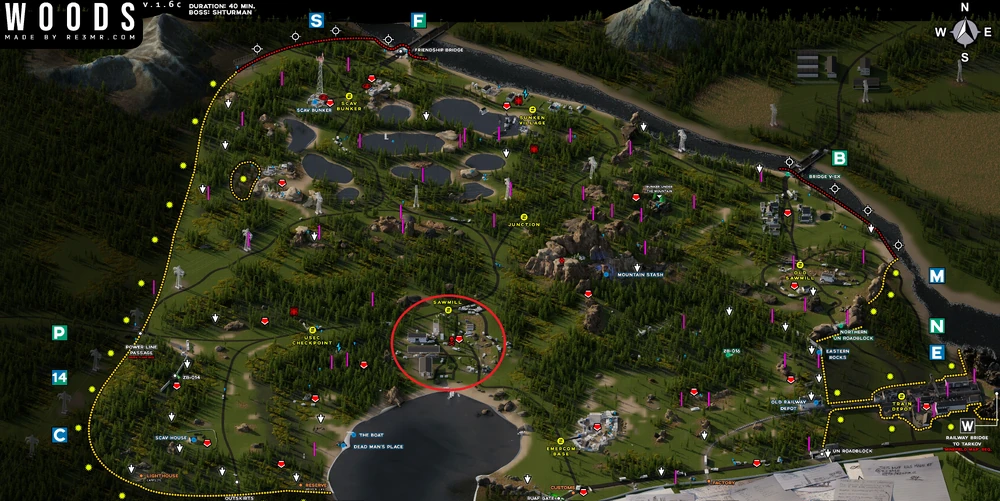Click the blue 14 map marker
The width and height of the screenshot is (1000, 501).
click(x=59, y=377)
